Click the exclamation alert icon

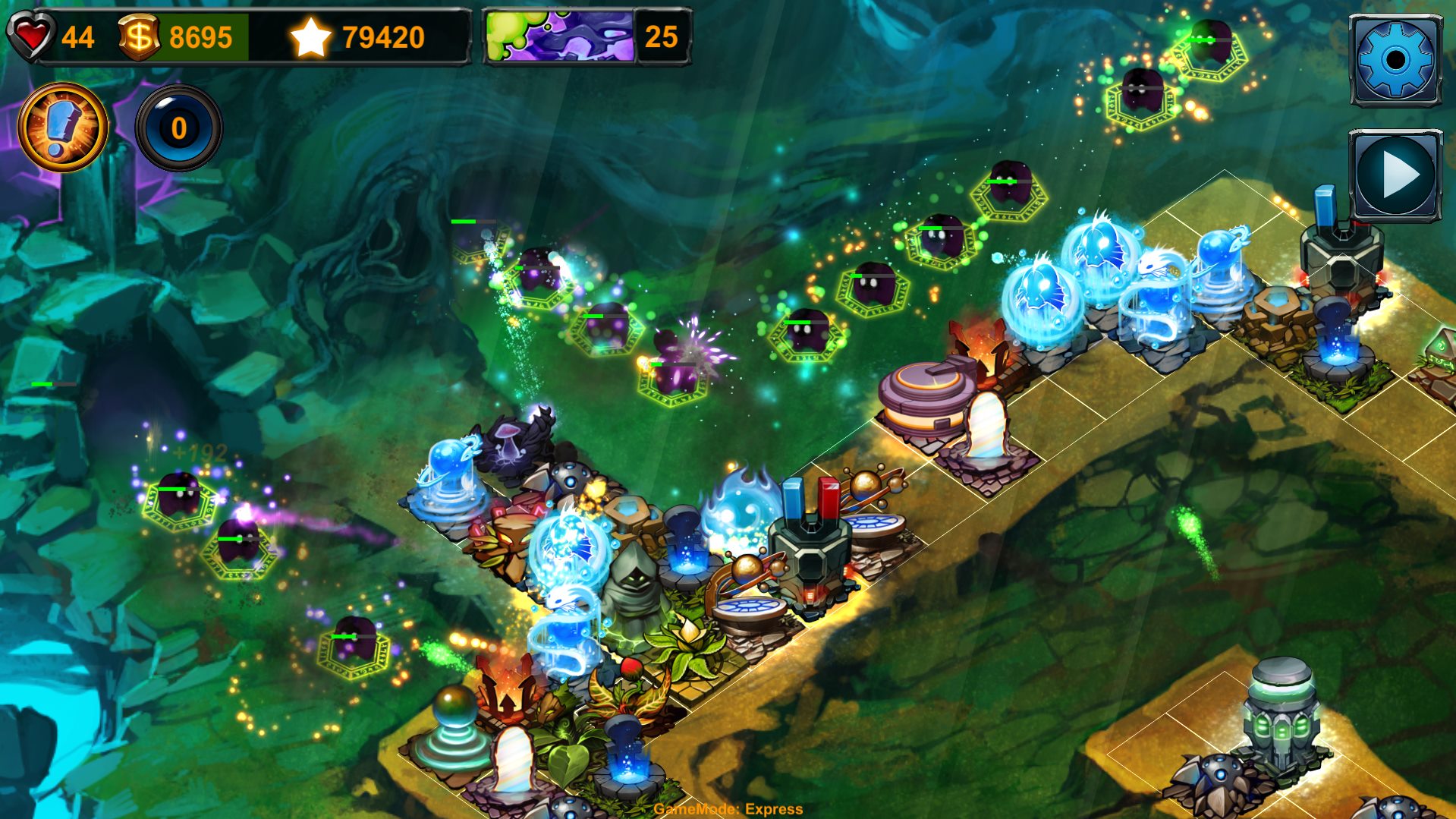click(62, 128)
